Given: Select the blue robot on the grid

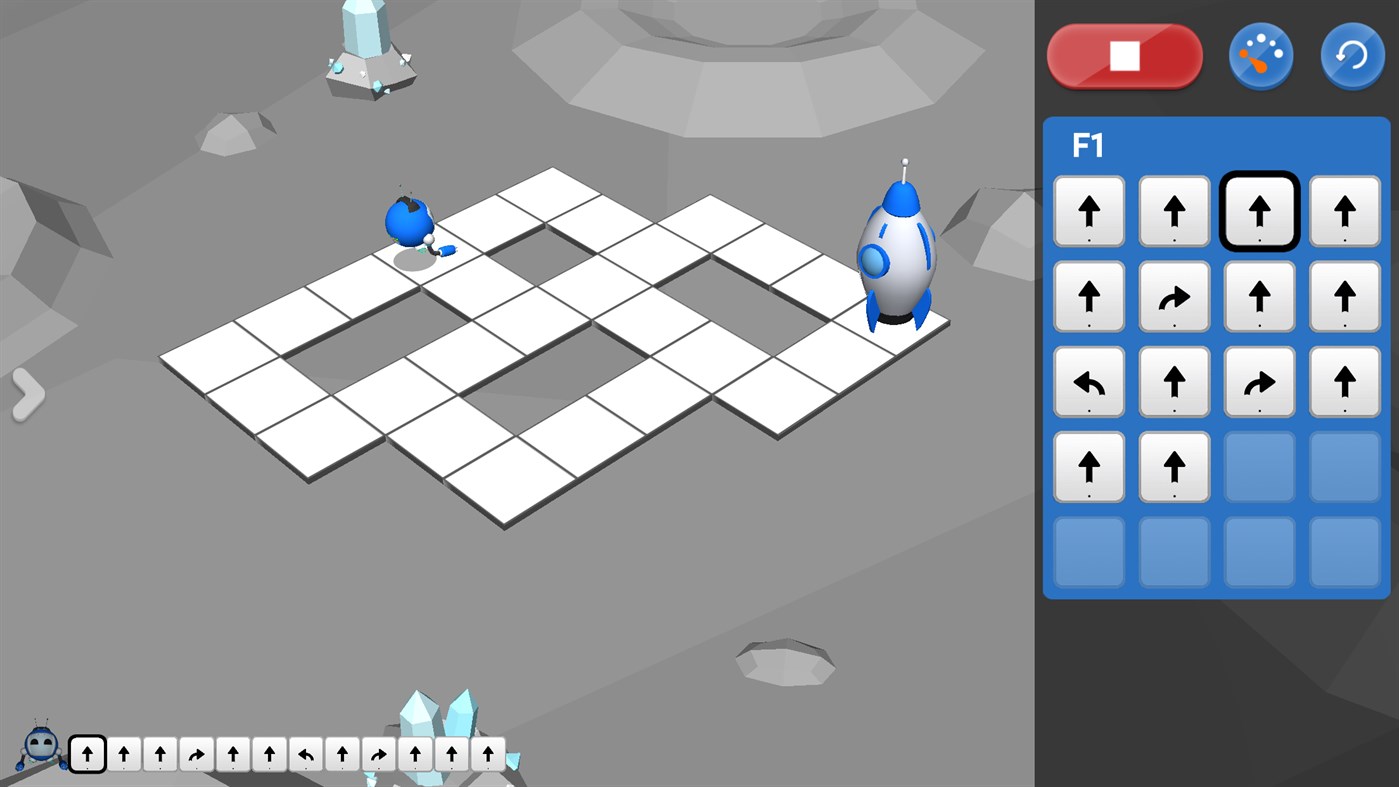Looking at the screenshot, I should (x=410, y=219).
